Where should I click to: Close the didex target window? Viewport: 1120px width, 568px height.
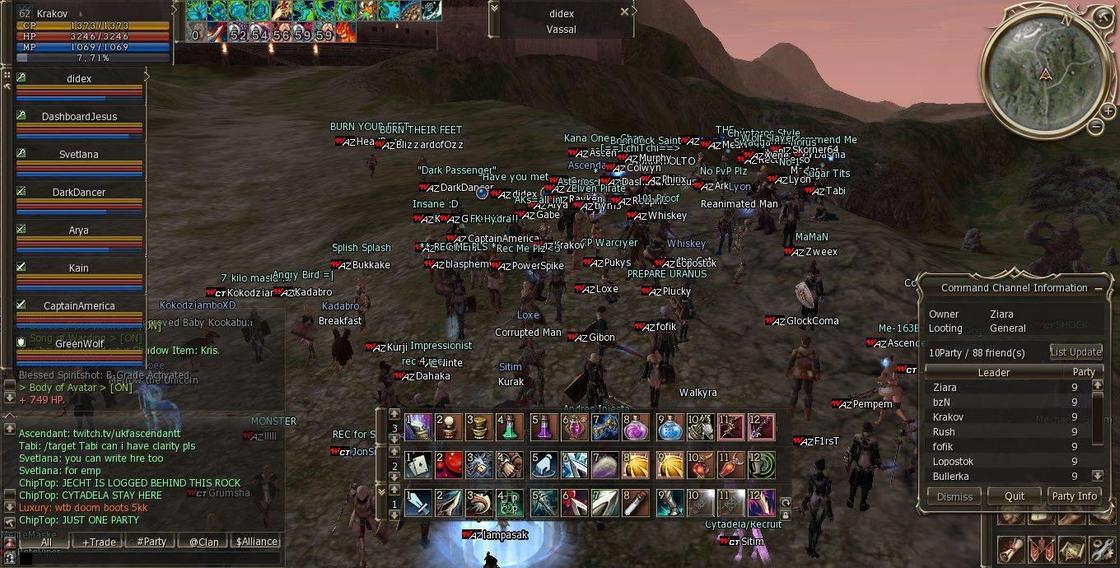pos(625,12)
